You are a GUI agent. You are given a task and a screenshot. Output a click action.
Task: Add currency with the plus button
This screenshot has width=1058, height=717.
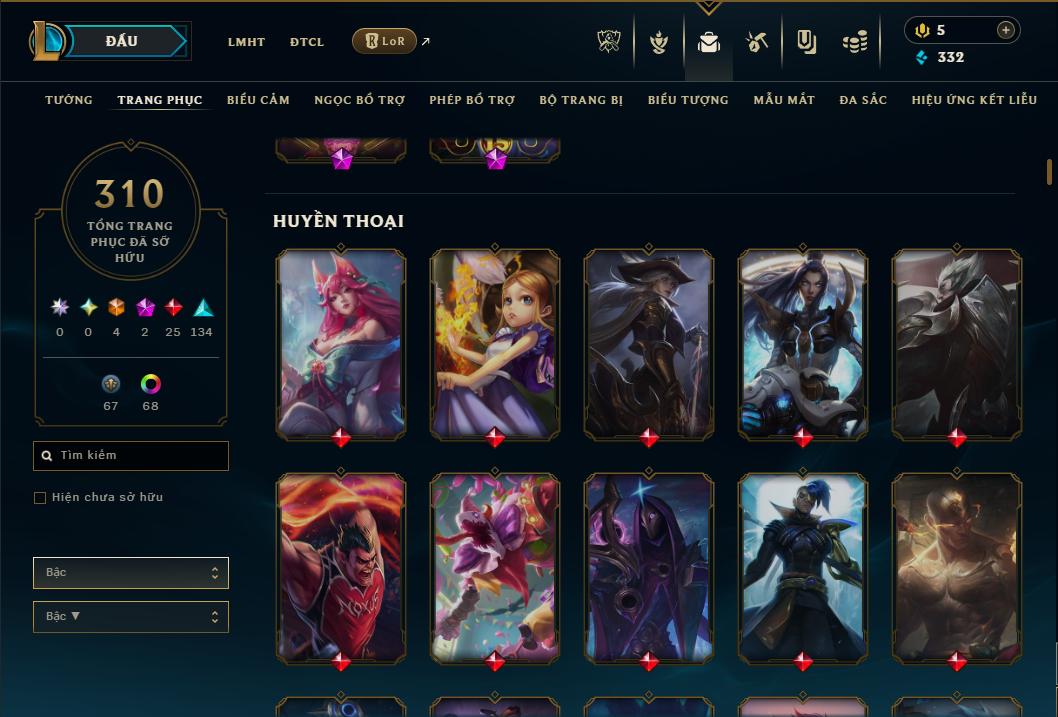tap(1006, 30)
